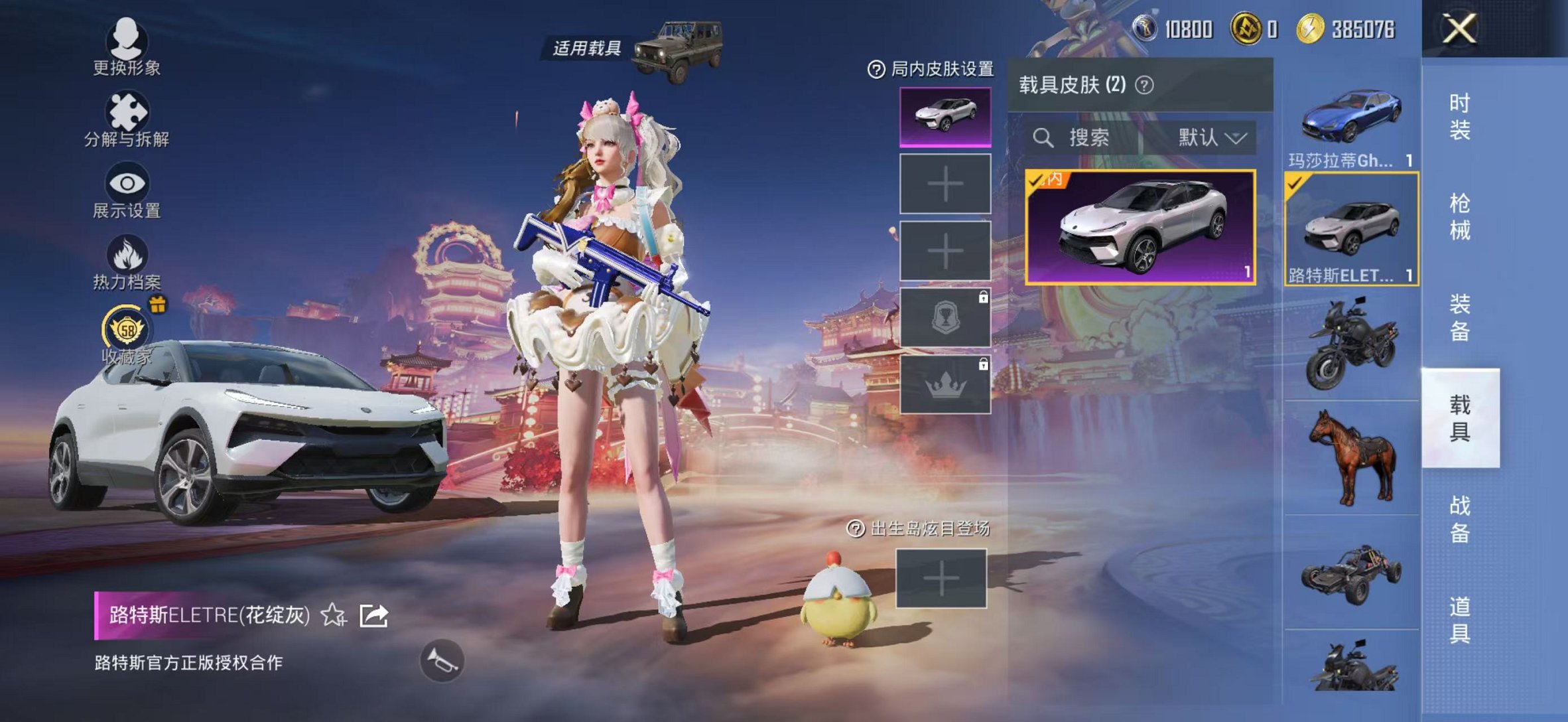Open the 默认 sorting dropdown
Viewport: 1568px width, 722px height.
[x=1209, y=139]
